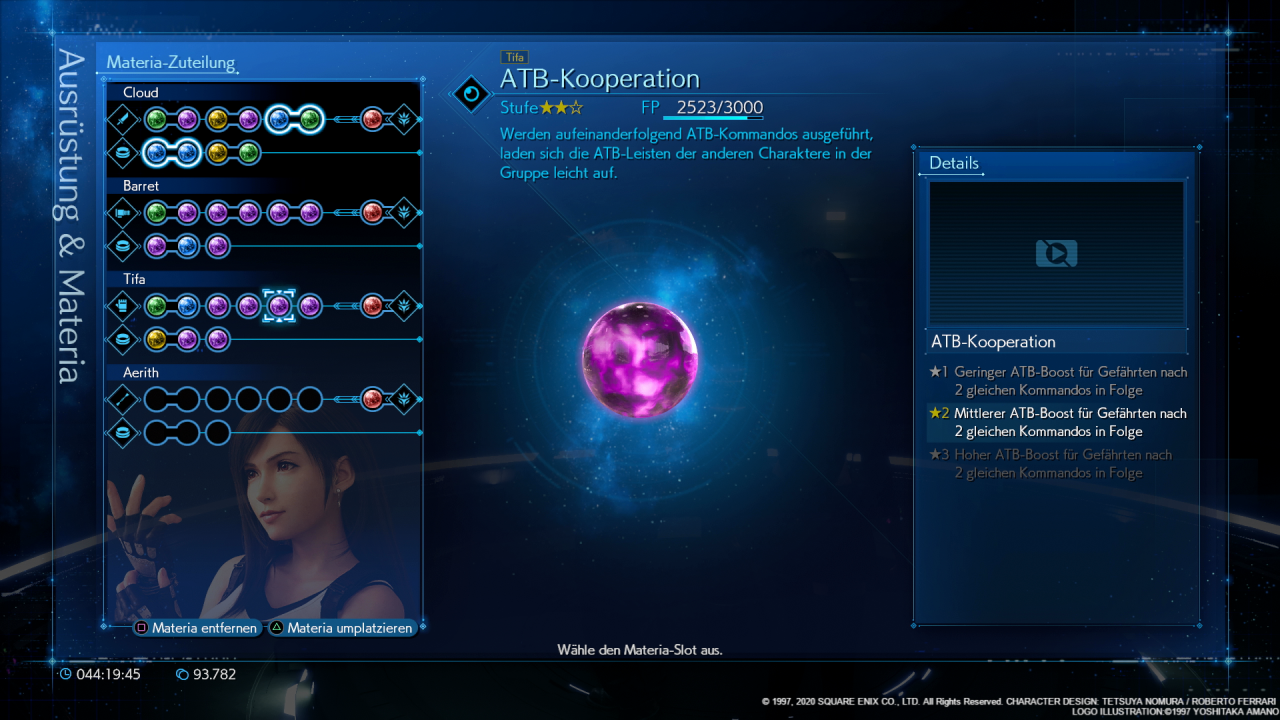
Task: Choose Barret's red summon materia slot
Action: pyautogui.click(x=372, y=212)
